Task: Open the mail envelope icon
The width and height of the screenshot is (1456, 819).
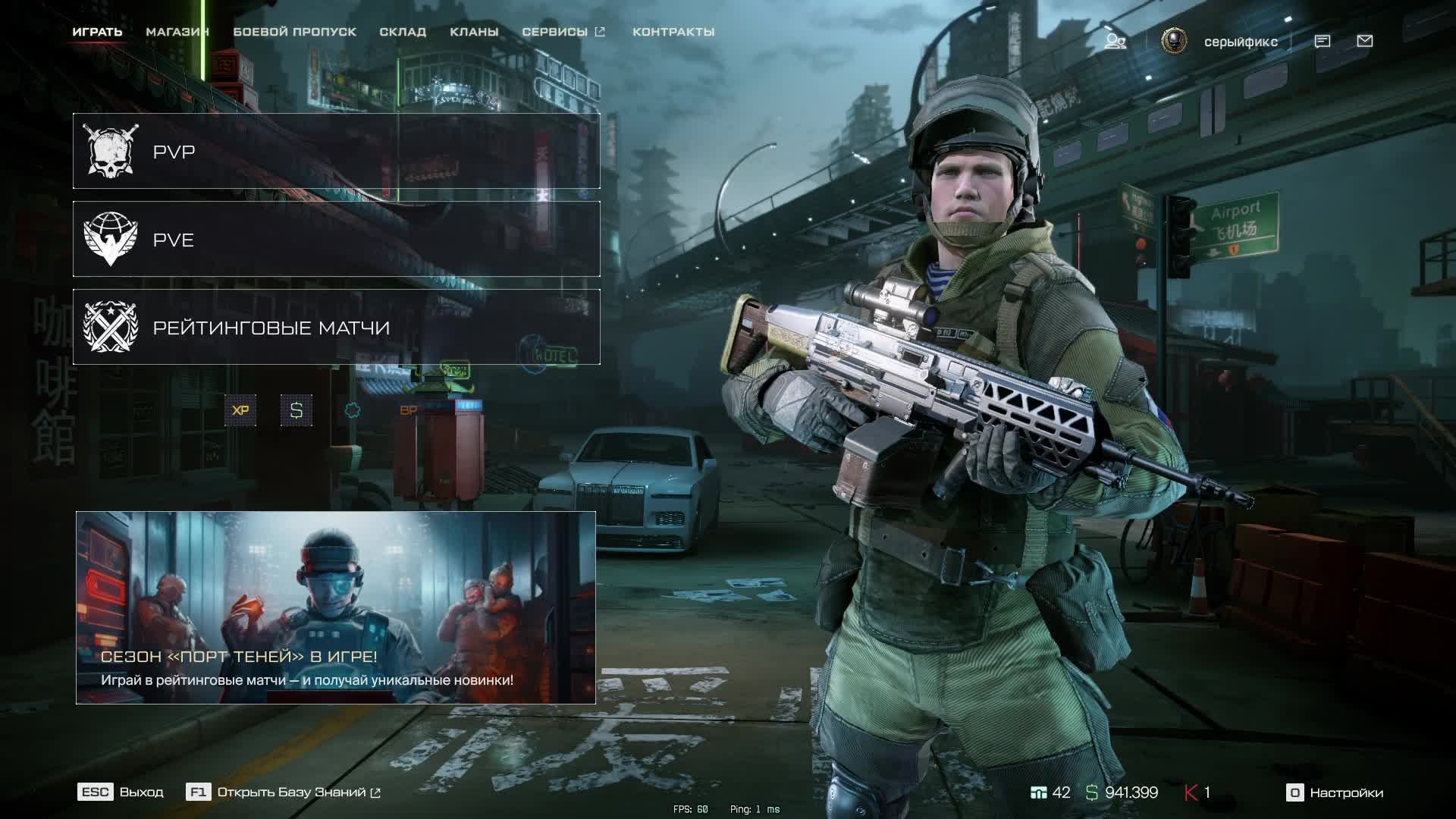Action: 1364,42
